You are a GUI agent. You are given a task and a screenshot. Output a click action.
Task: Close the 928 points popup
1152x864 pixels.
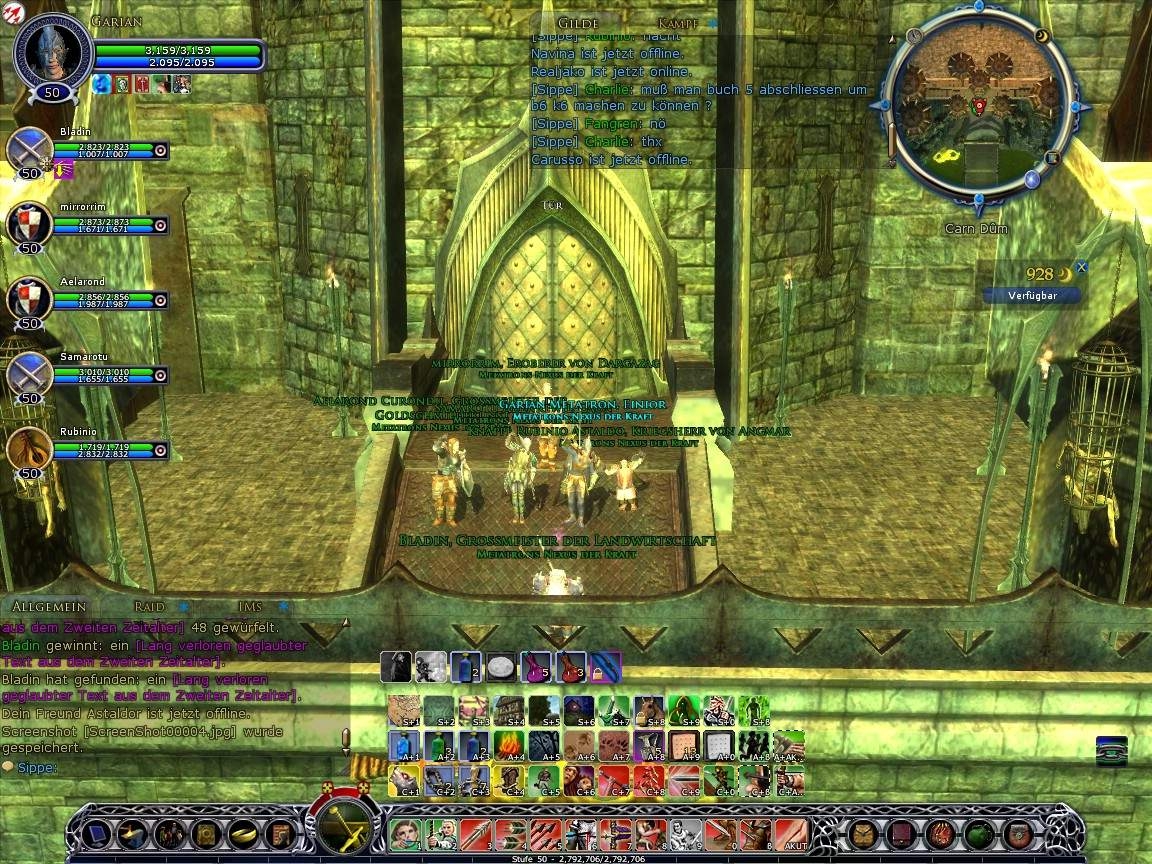click(x=1081, y=268)
